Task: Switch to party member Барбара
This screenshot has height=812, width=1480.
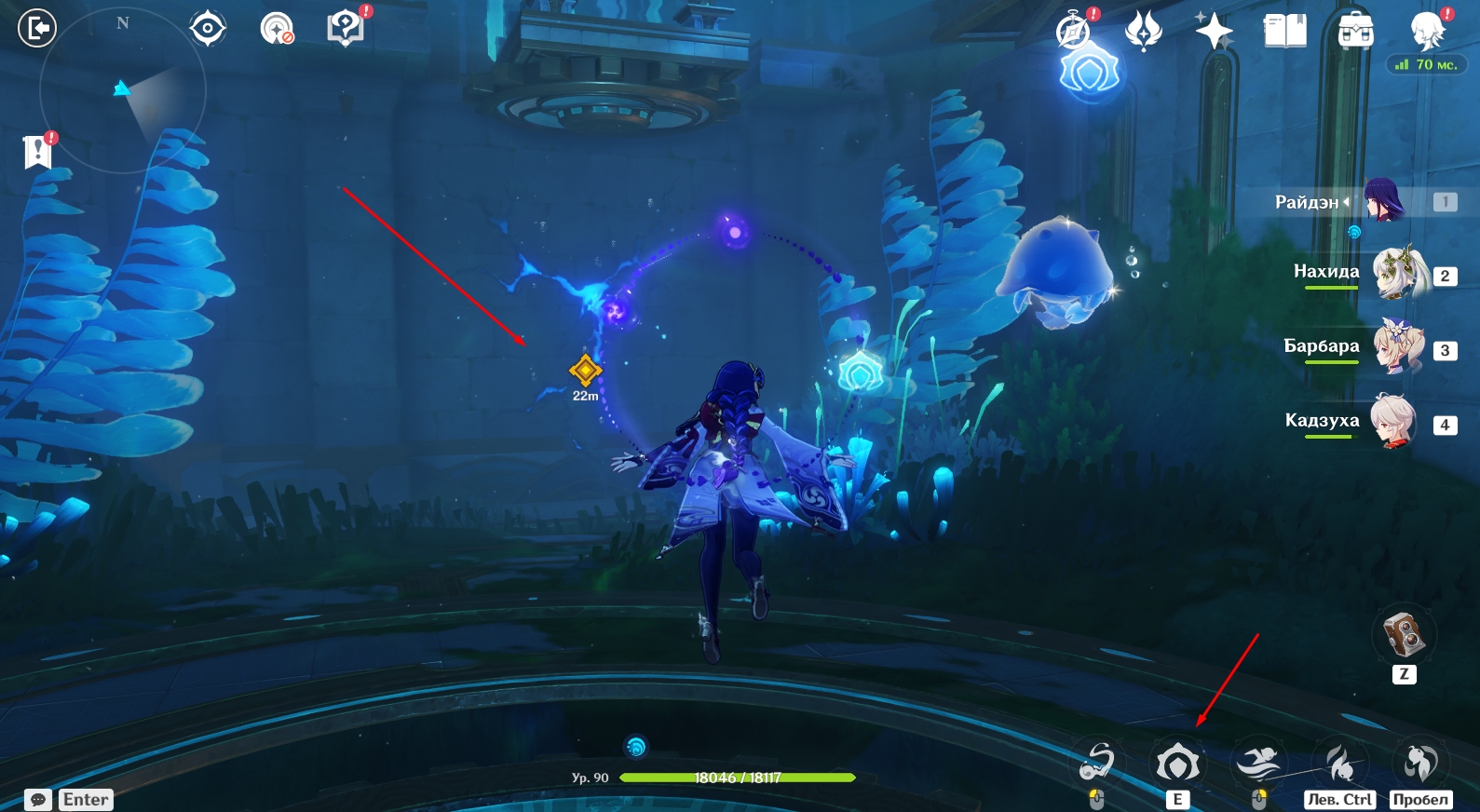Action: coord(1399,347)
